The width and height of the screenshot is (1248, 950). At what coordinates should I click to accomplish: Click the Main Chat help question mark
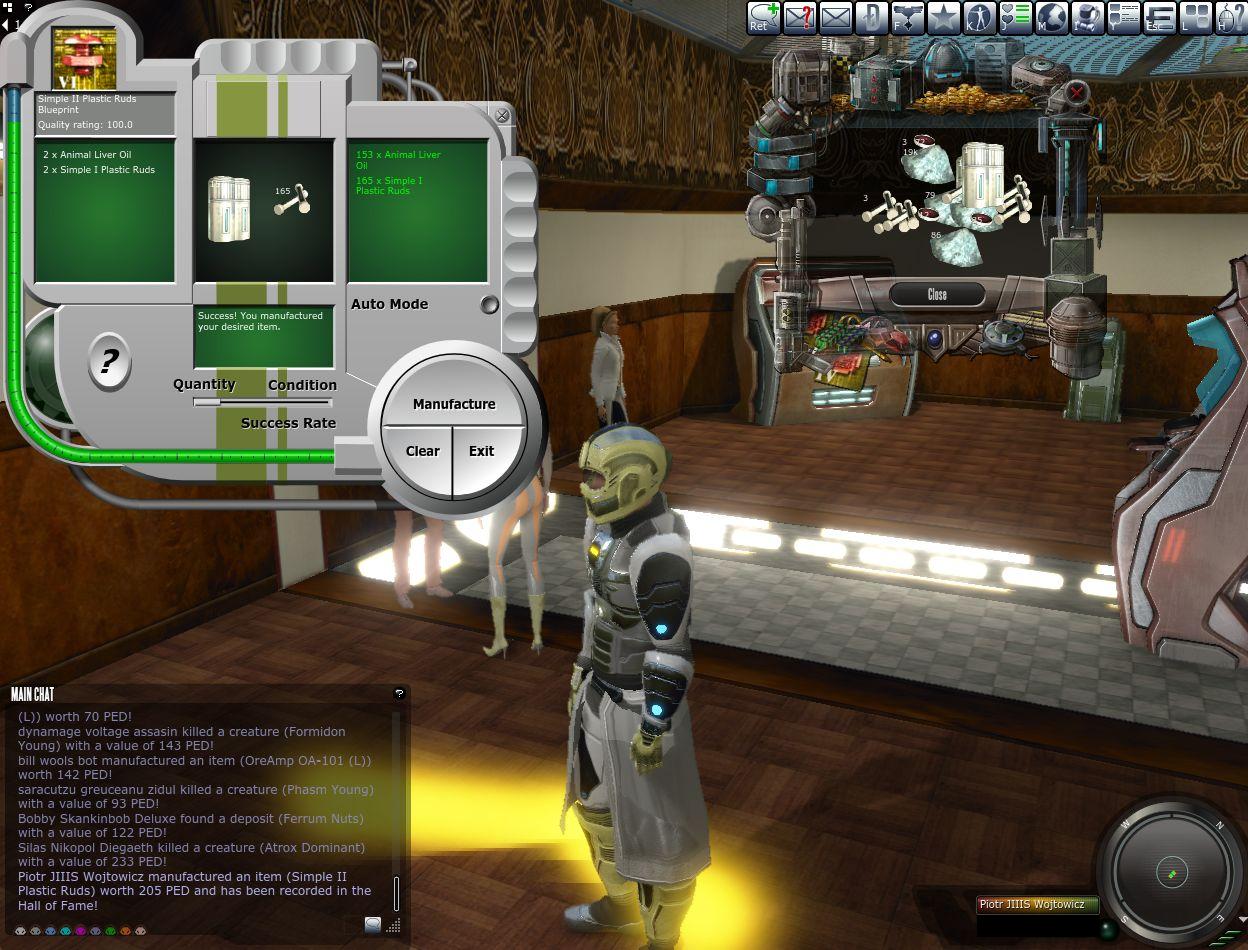click(399, 693)
